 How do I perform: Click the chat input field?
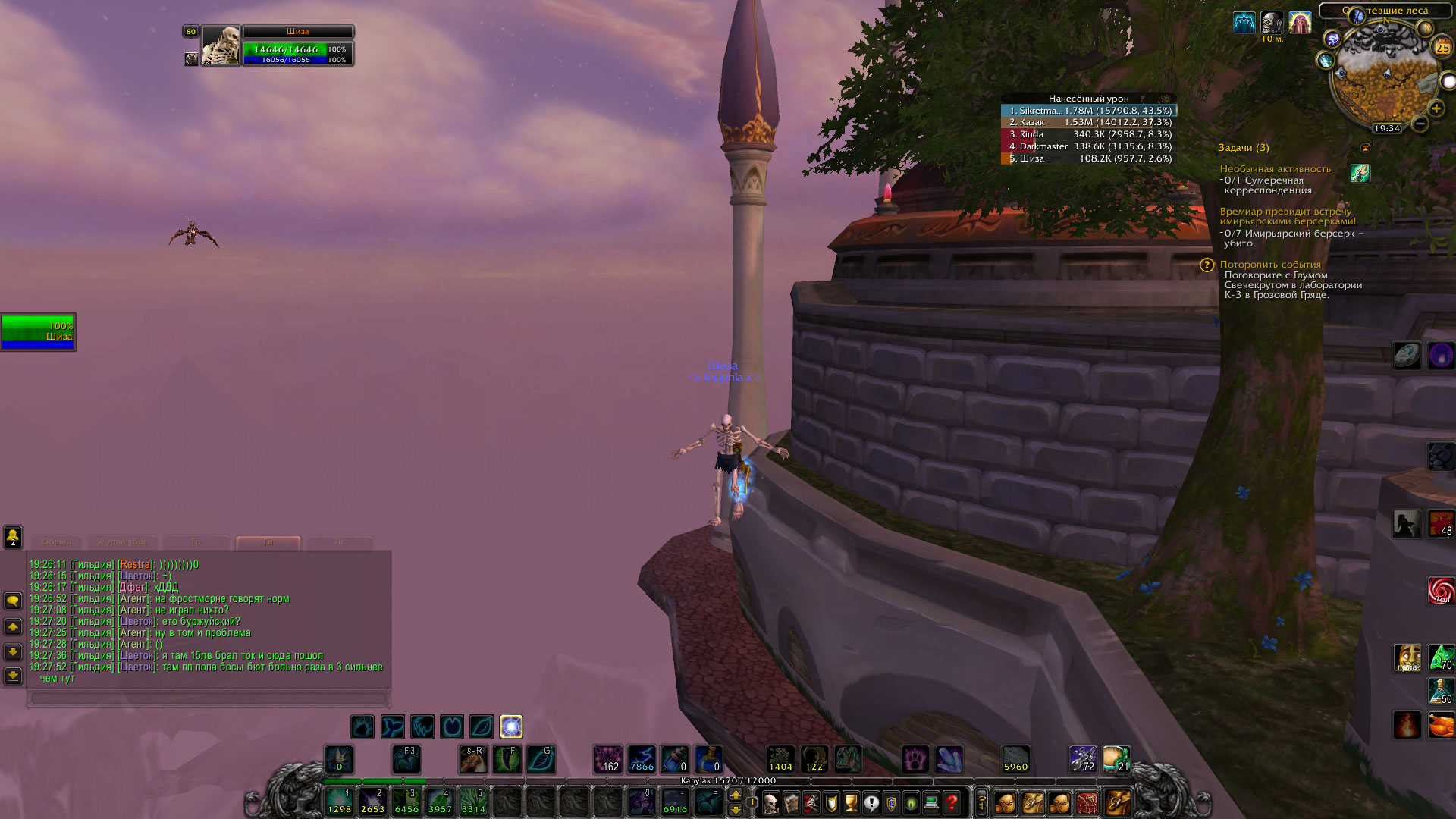209,698
